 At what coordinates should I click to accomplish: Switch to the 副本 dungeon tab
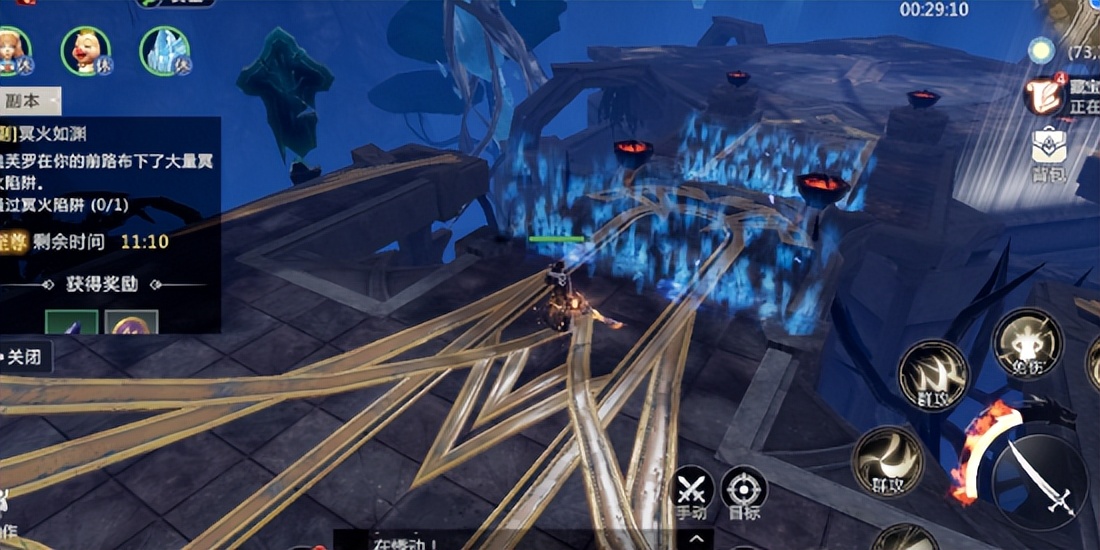(x=26, y=101)
